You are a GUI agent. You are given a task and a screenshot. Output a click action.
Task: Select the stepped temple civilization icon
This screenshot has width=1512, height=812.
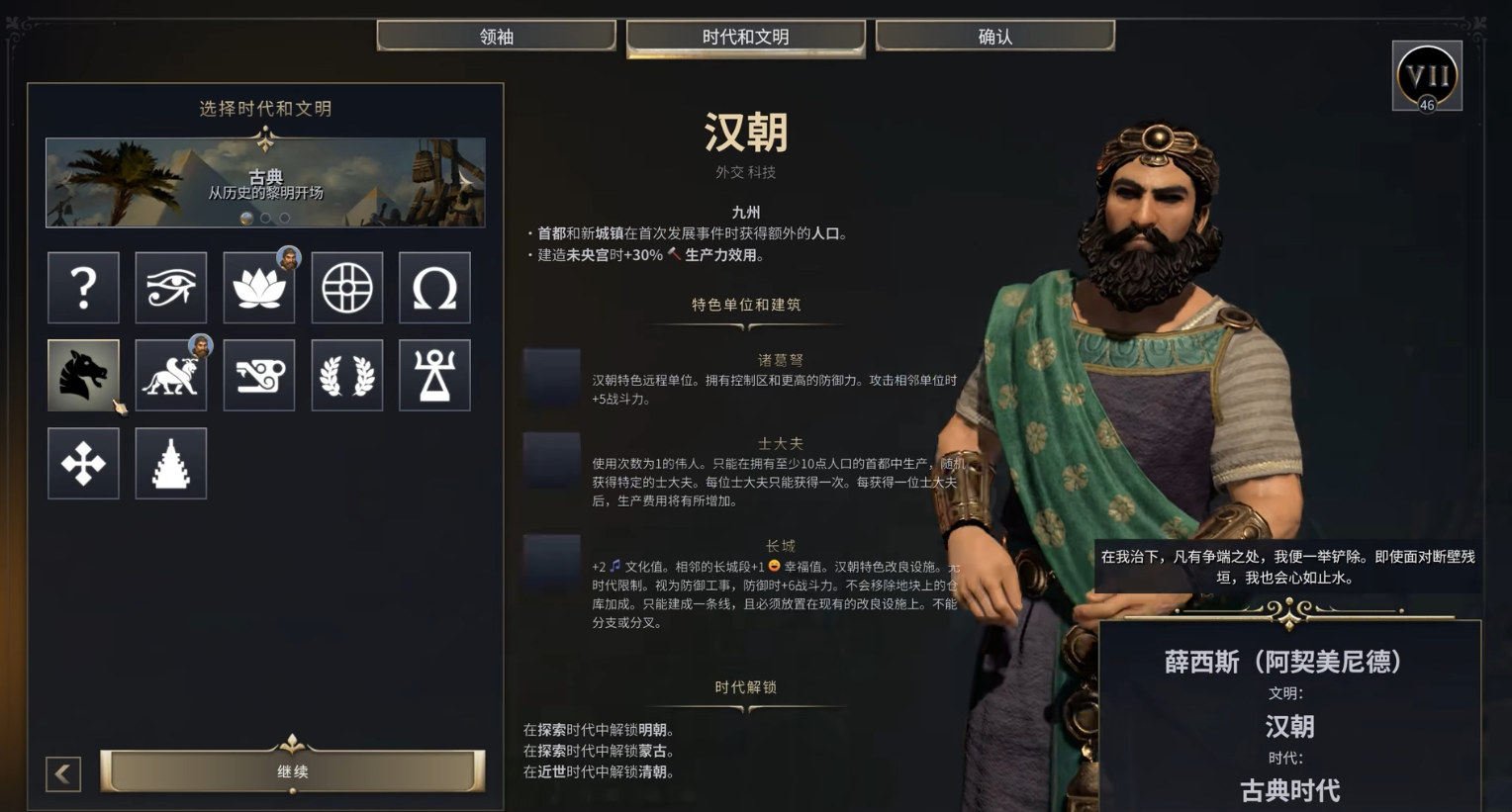[x=171, y=463]
